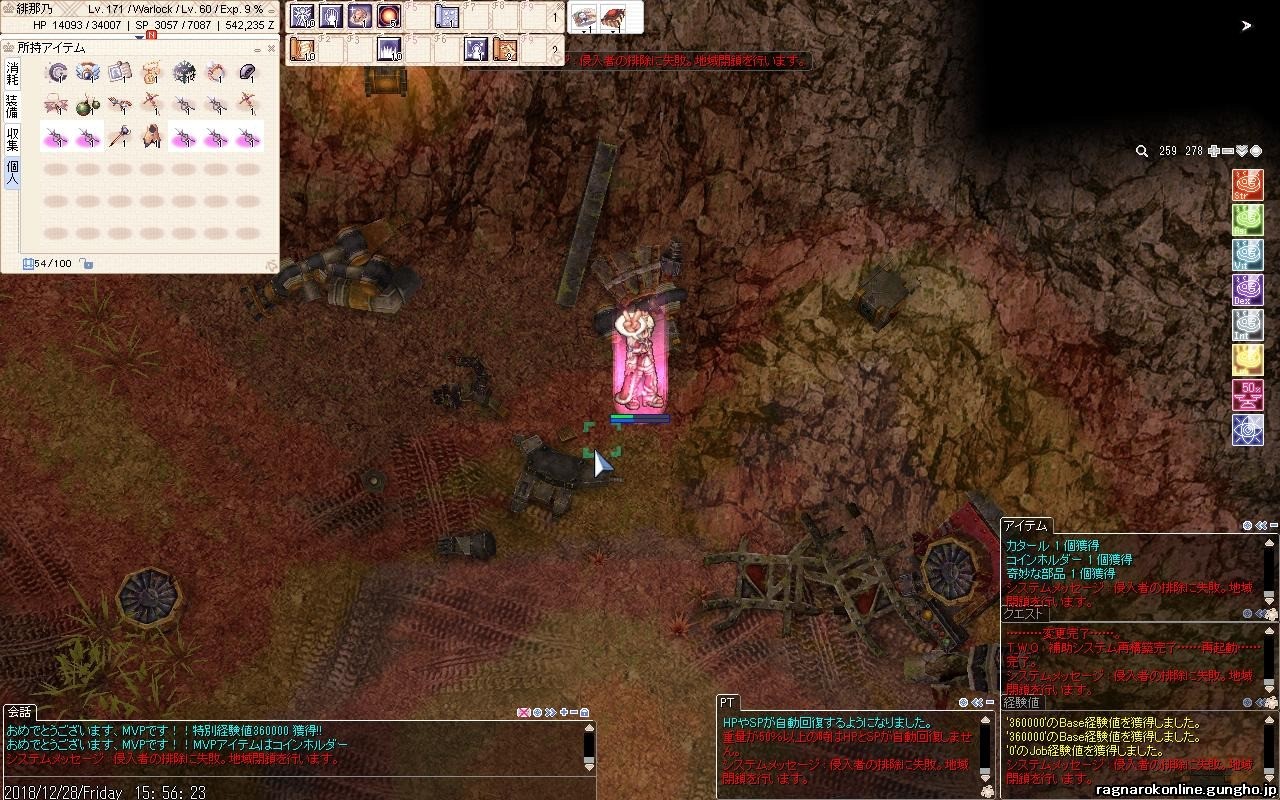This screenshot has height=800, width=1280.
Task: Select the PT party chat tab
Action: (x=727, y=703)
